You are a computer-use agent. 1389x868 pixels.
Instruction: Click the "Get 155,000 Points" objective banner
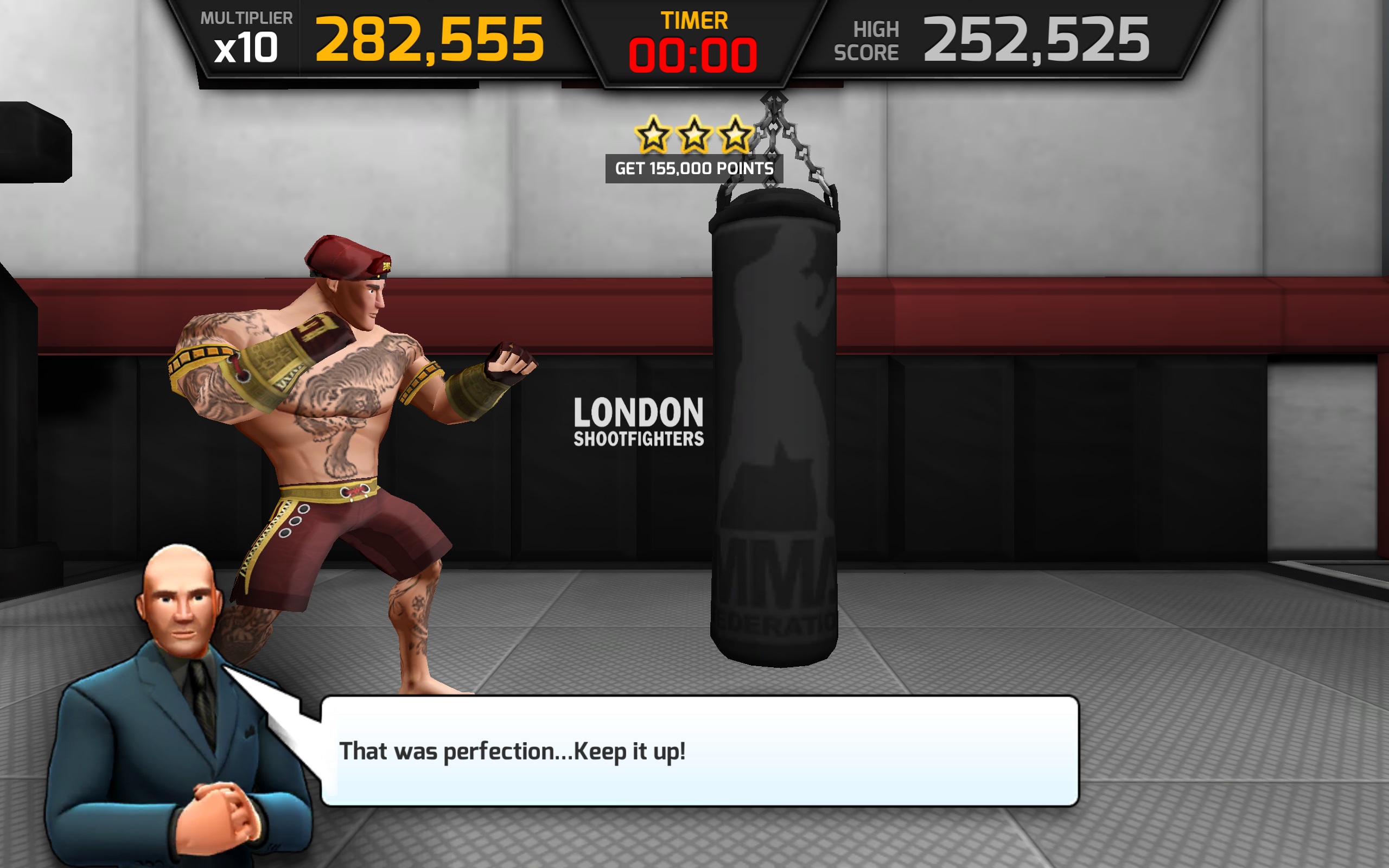click(694, 168)
